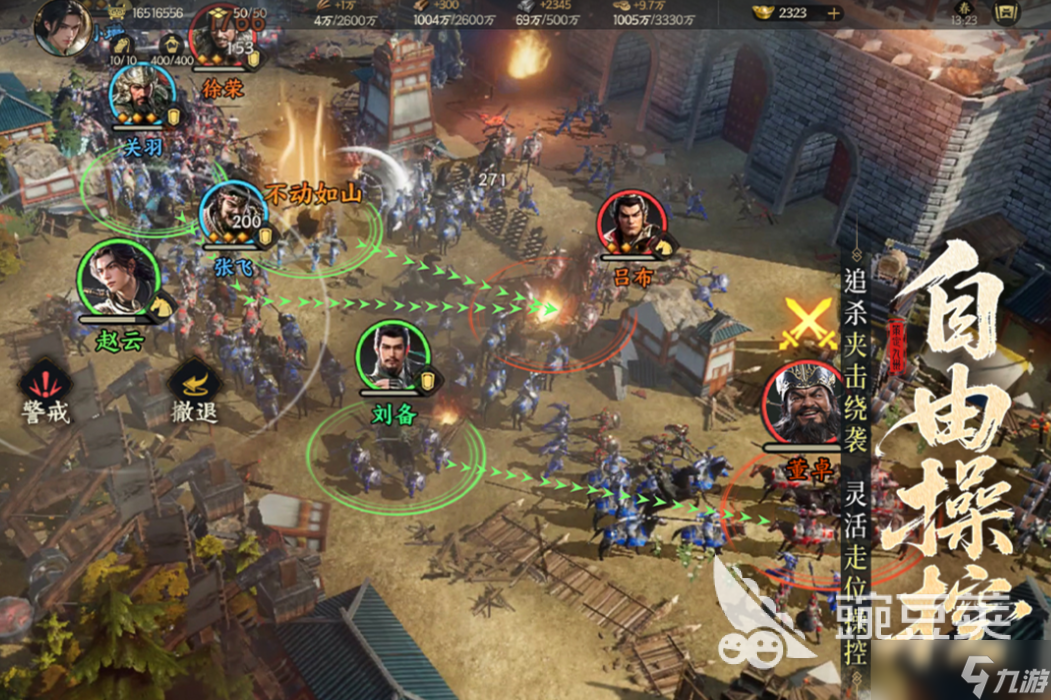Add gold ingots with plus button
The width and height of the screenshot is (1051, 700).
point(833,14)
